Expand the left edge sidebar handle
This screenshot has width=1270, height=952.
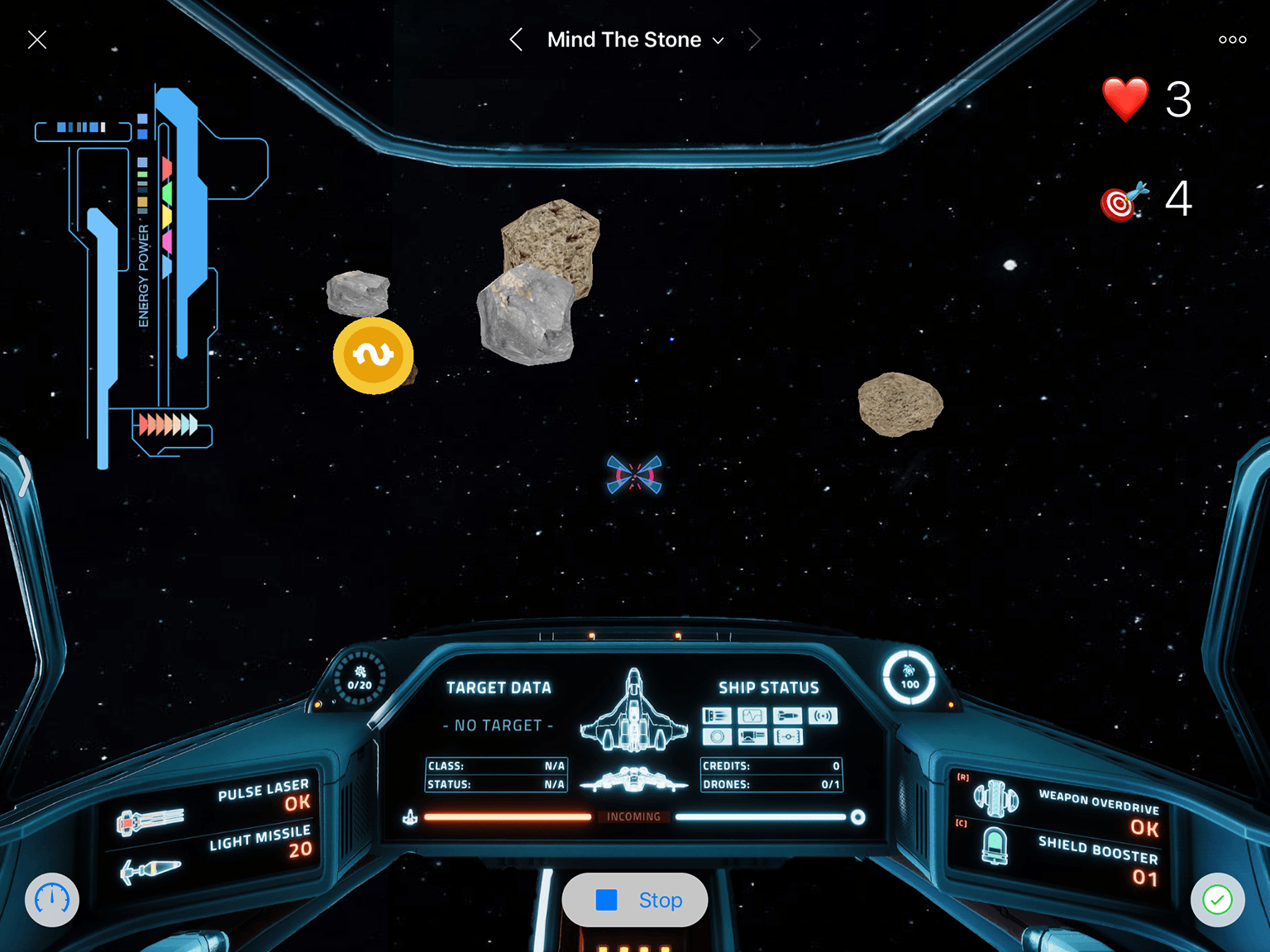point(25,477)
